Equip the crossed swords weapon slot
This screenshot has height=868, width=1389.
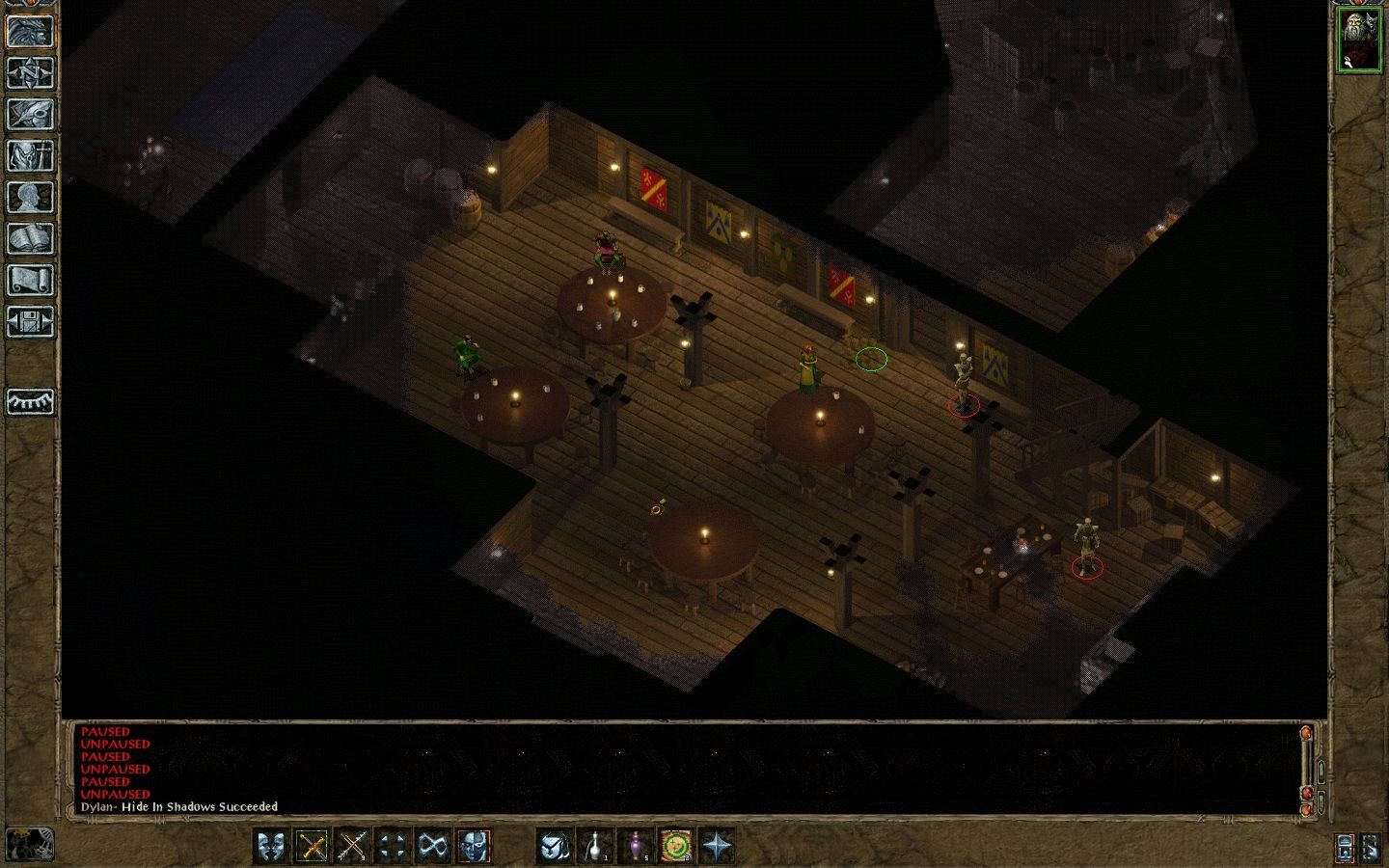[x=313, y=847]
